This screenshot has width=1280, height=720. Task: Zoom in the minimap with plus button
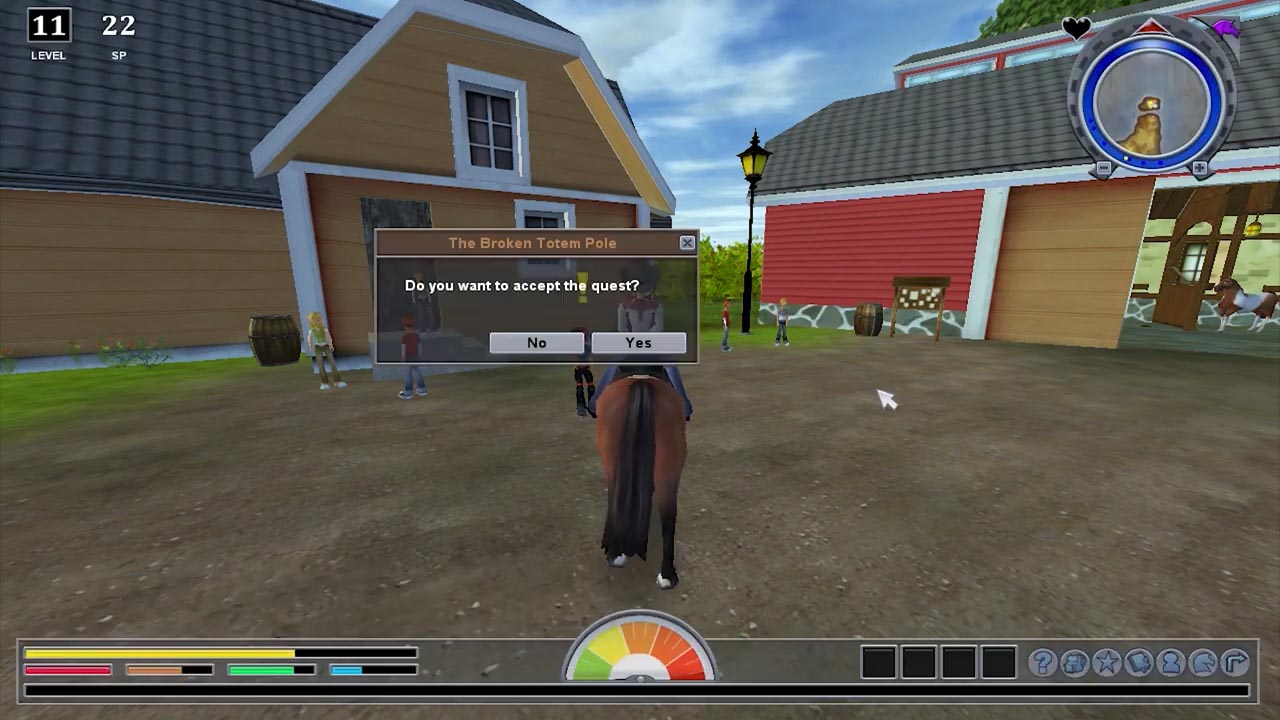click(1199, 169)
